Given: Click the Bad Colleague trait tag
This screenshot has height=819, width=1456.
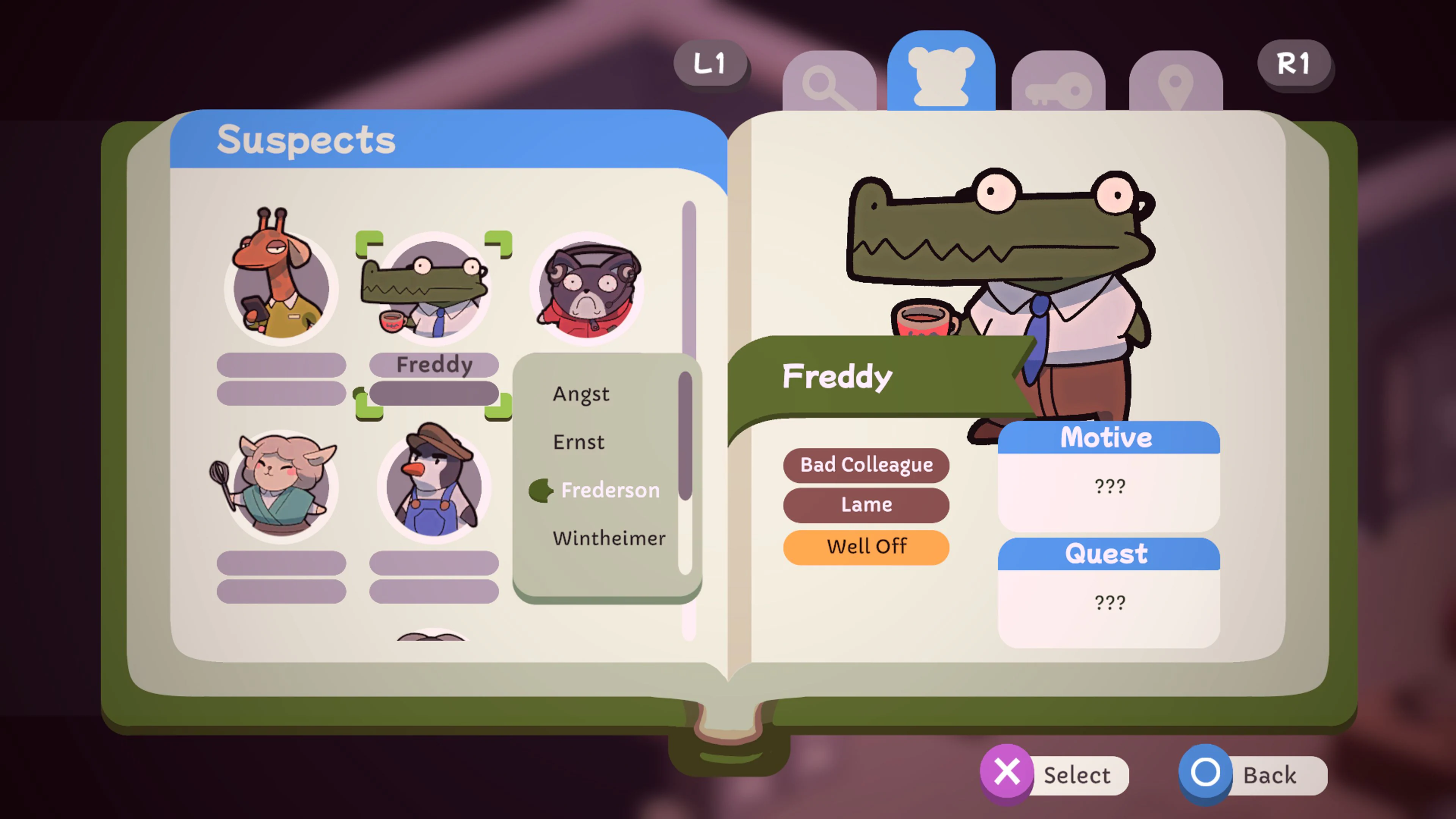Looking at the screenshot, I should tap(866, 464).
